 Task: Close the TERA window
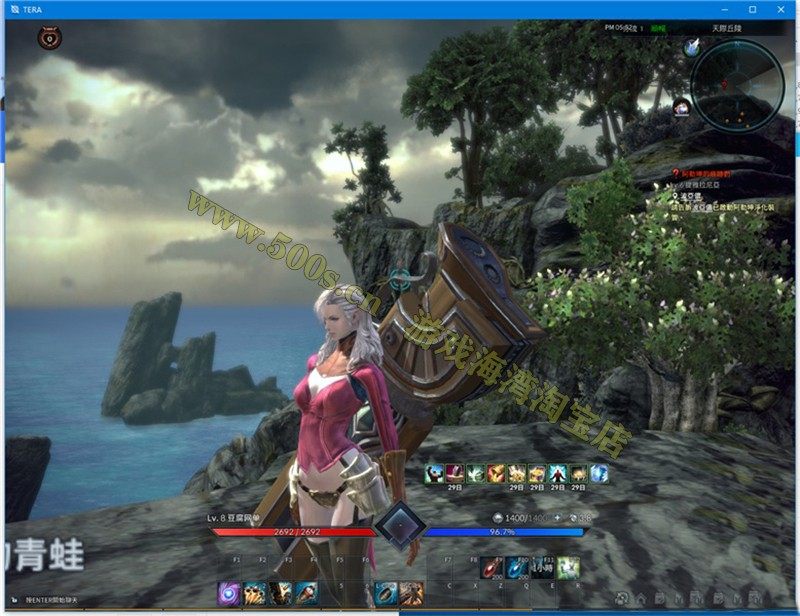coord(778,9)
